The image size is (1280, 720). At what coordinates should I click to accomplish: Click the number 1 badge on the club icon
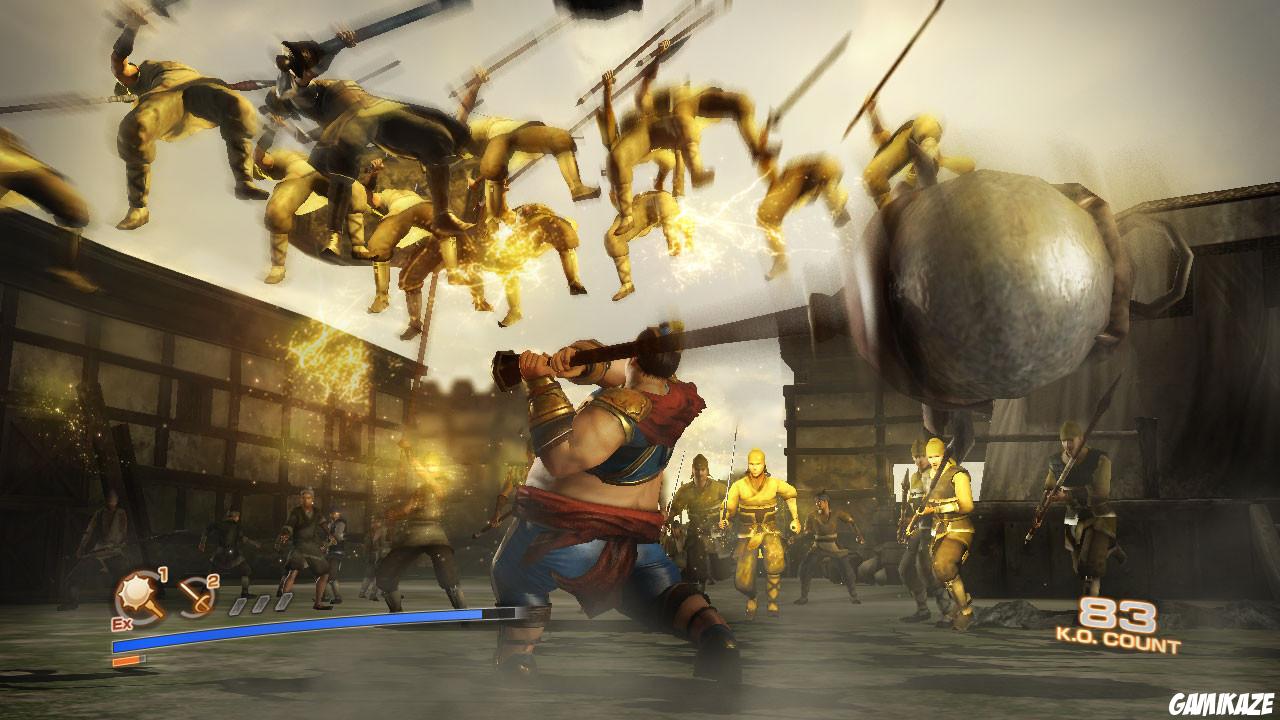[x=163, y=575]
